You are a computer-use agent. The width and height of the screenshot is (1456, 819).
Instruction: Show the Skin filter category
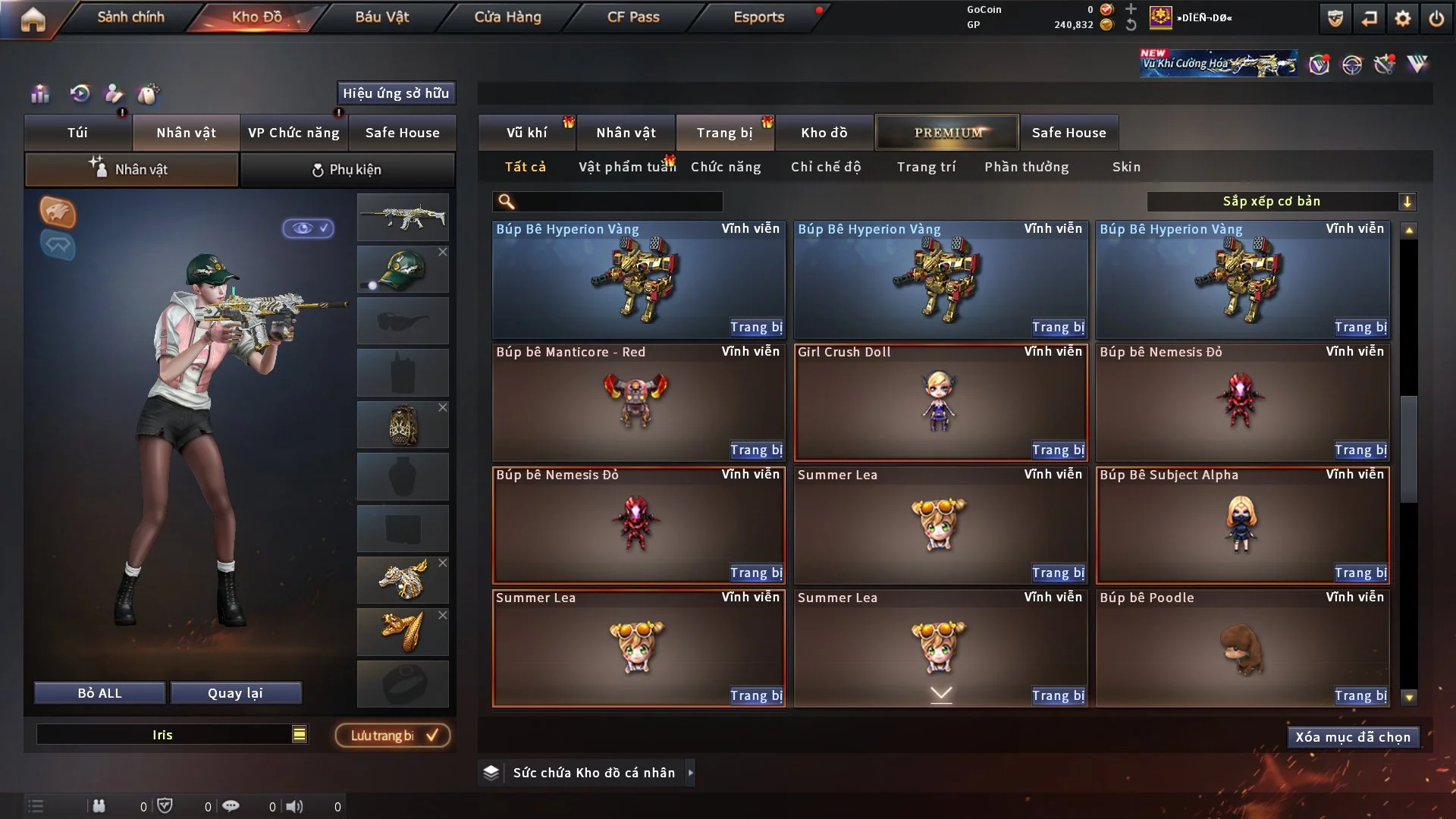(1126, 167)
